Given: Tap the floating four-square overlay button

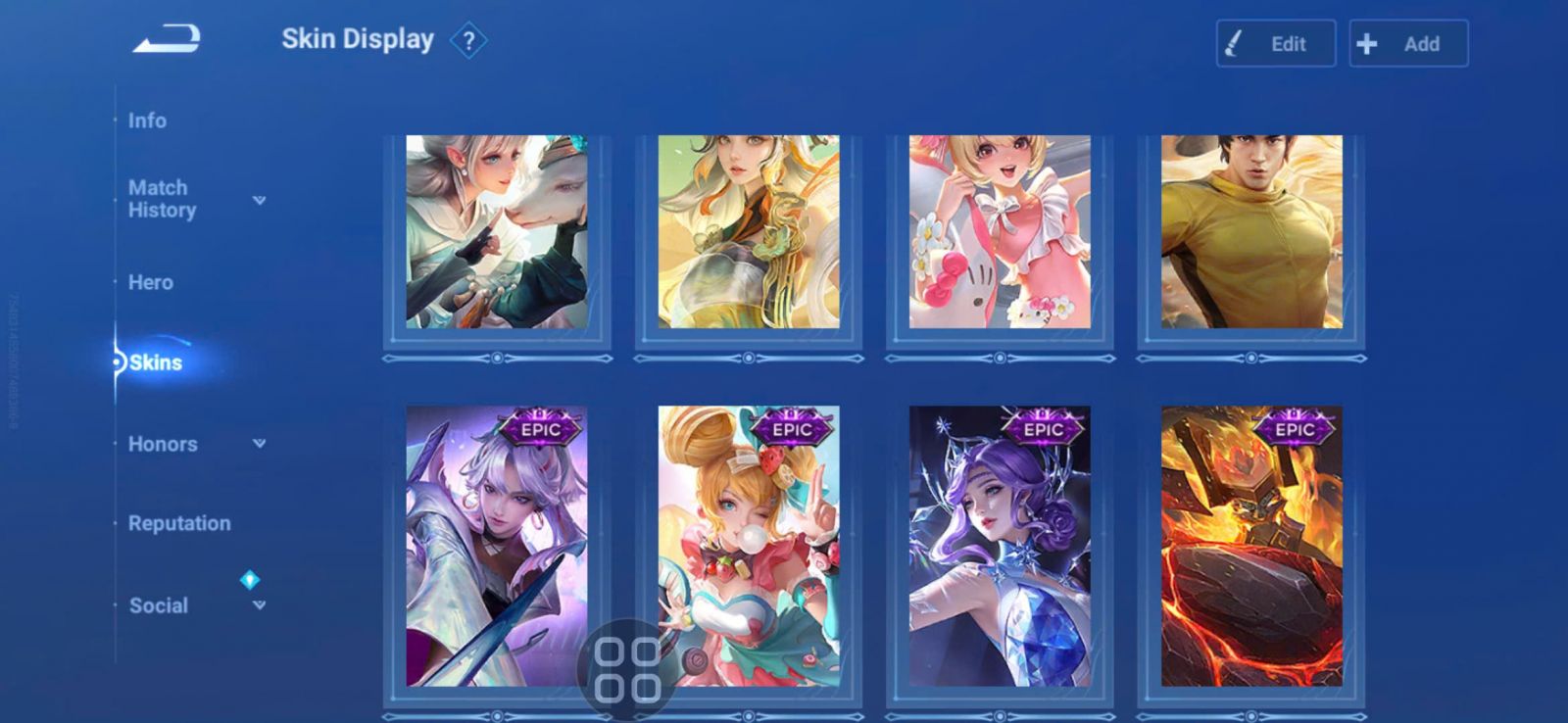Looking at the screenshot, I should pyautogui.click(x=627, y=670).
